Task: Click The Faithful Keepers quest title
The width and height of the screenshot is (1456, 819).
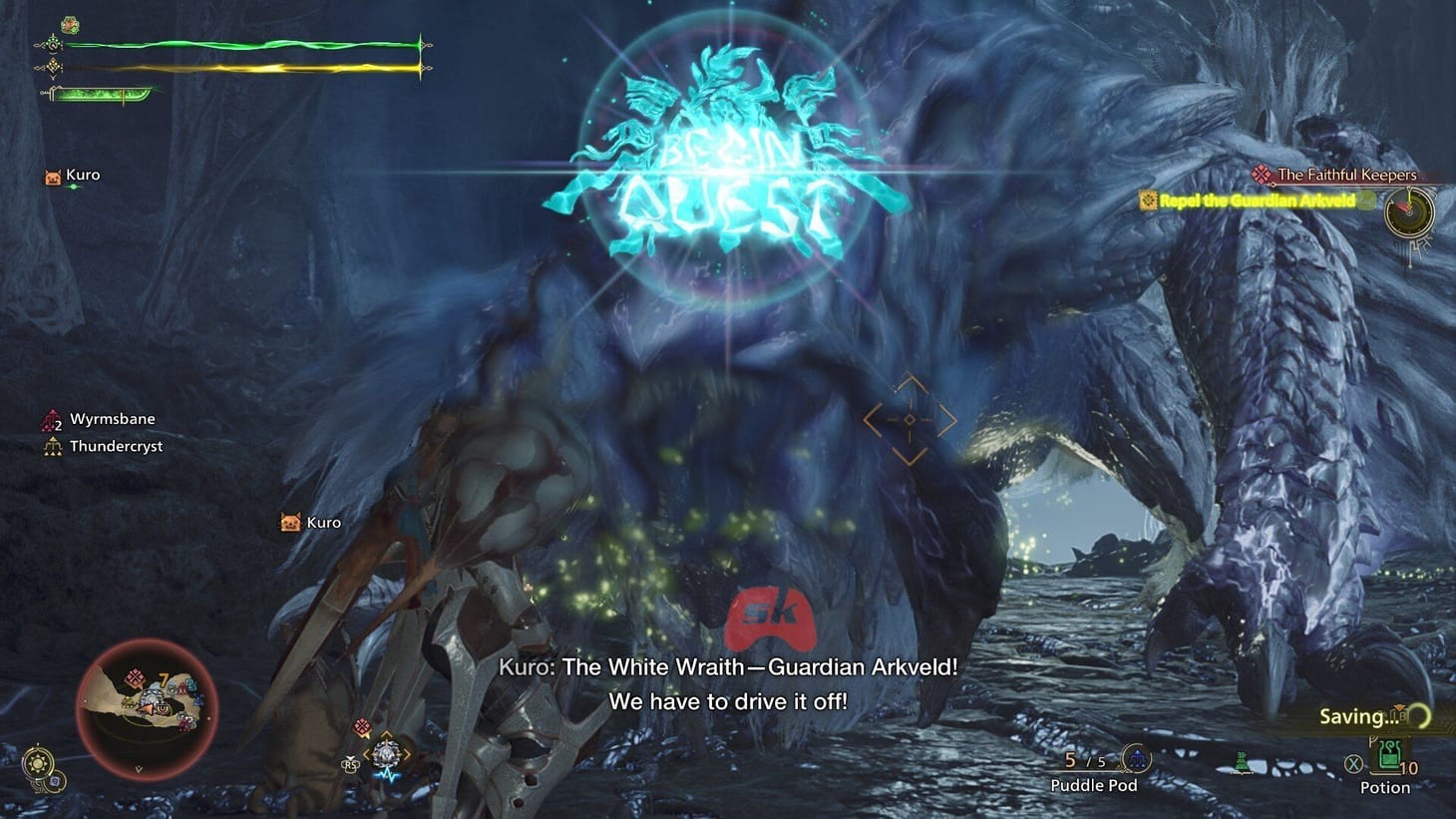Action: pos(1346,175)
